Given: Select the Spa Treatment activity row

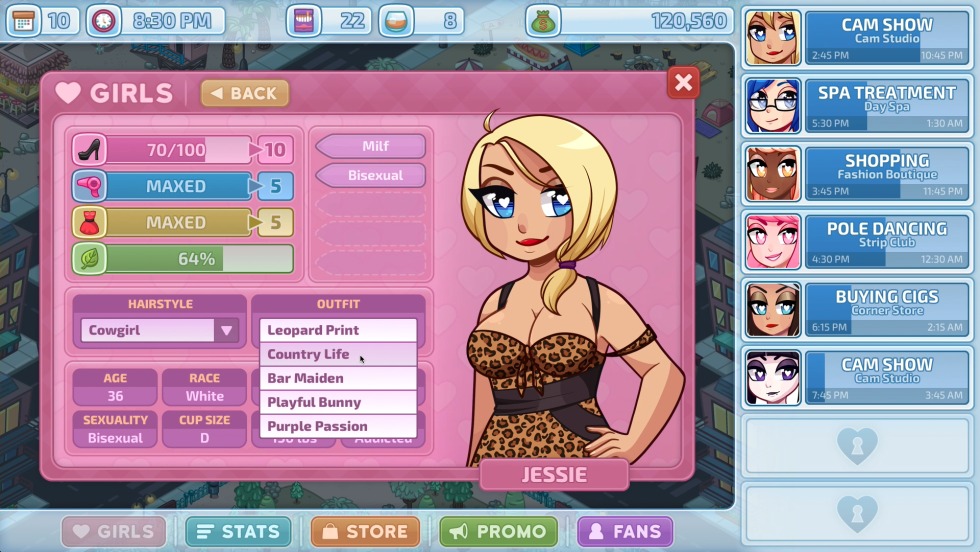Looking at the screenshot, I should pos(856,106).
